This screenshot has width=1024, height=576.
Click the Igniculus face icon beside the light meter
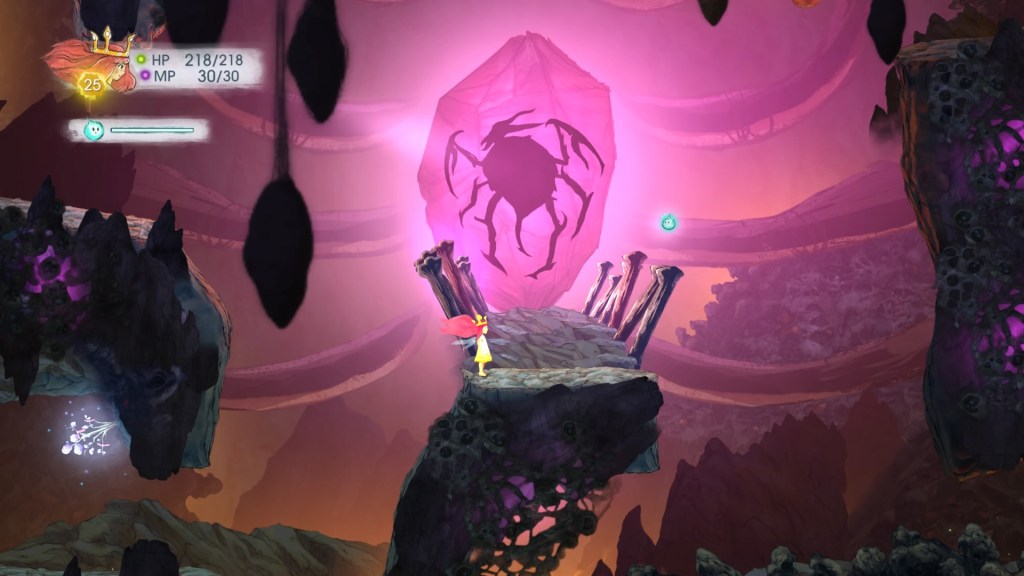93,130
